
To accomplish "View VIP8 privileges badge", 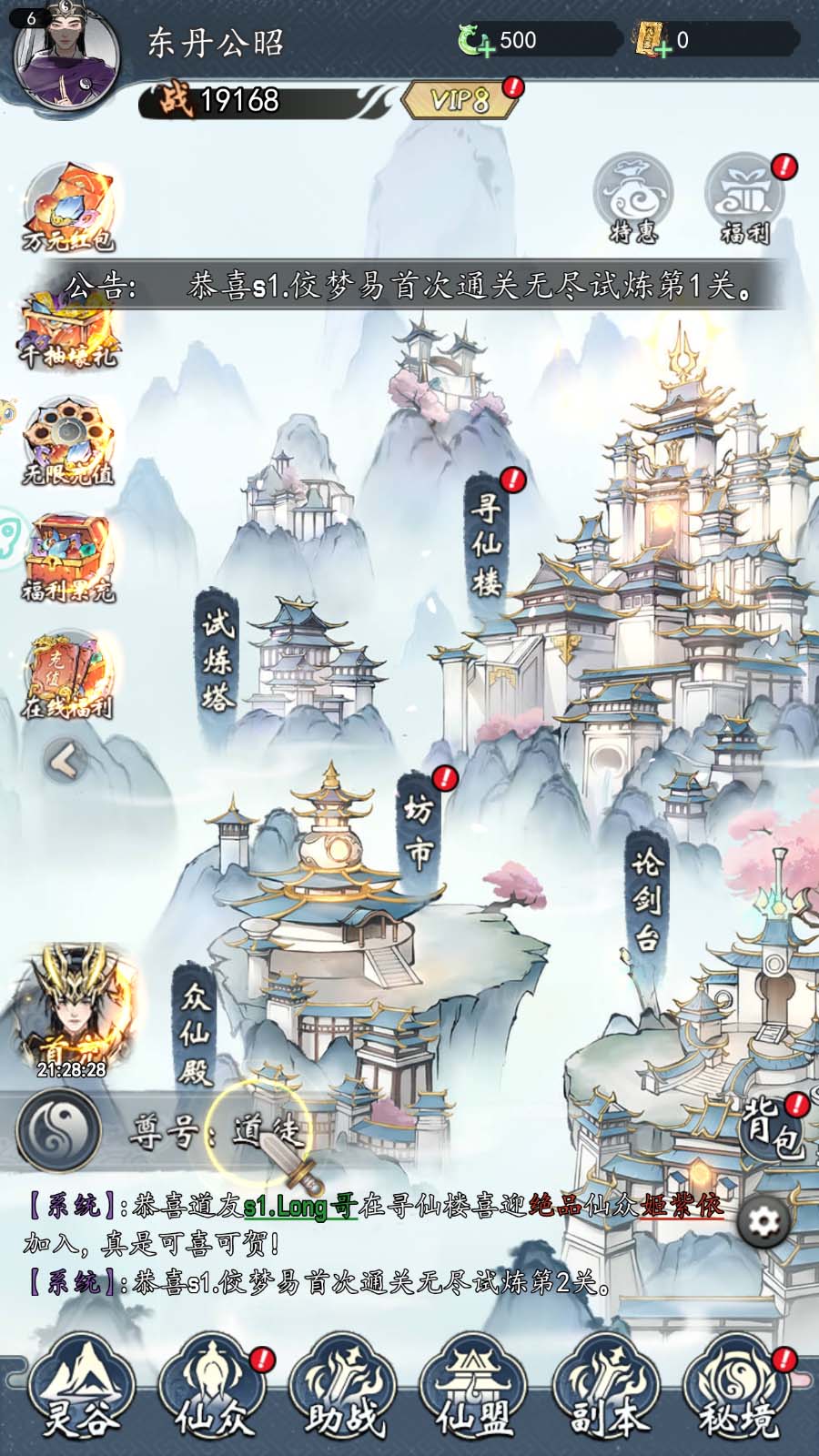I will (460, 100).
